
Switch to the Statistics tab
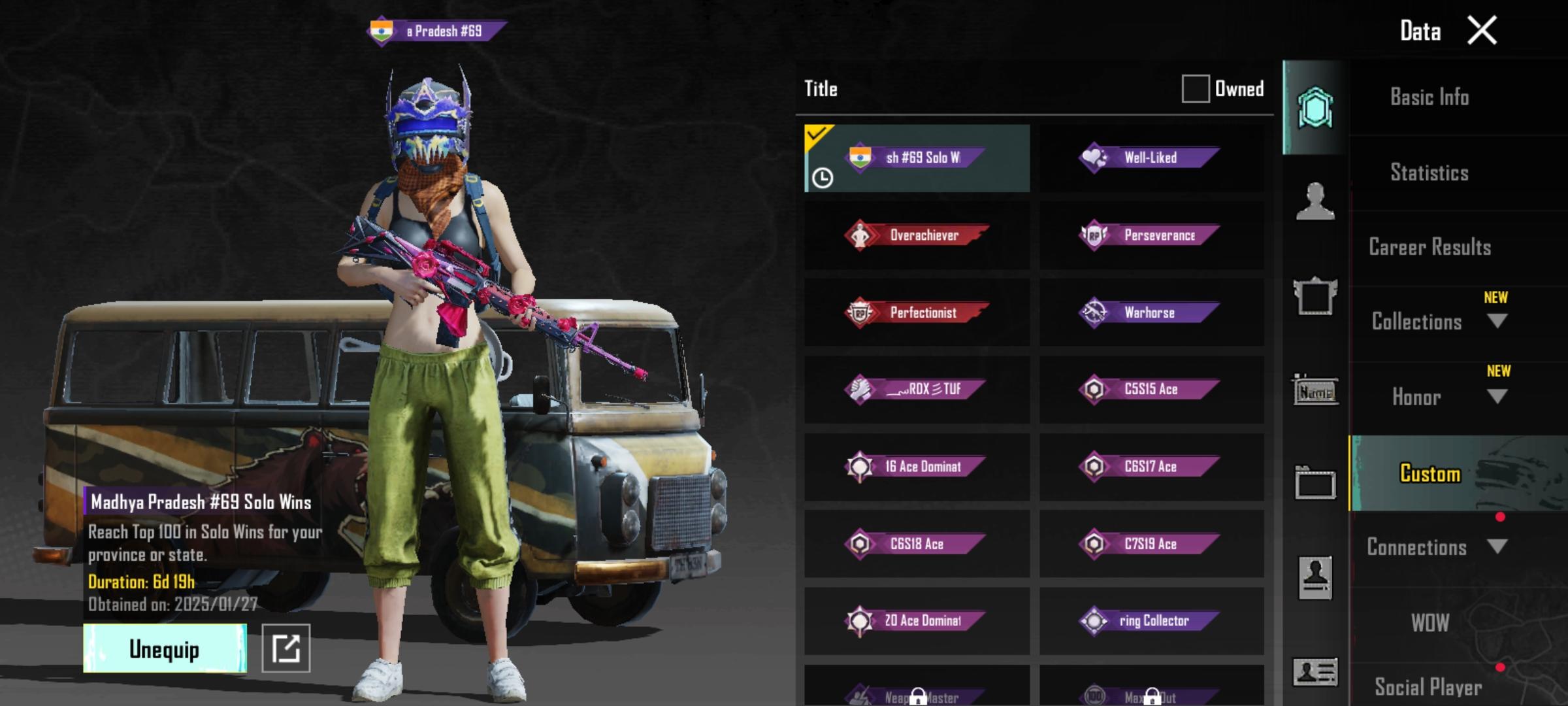[1431, 172]
